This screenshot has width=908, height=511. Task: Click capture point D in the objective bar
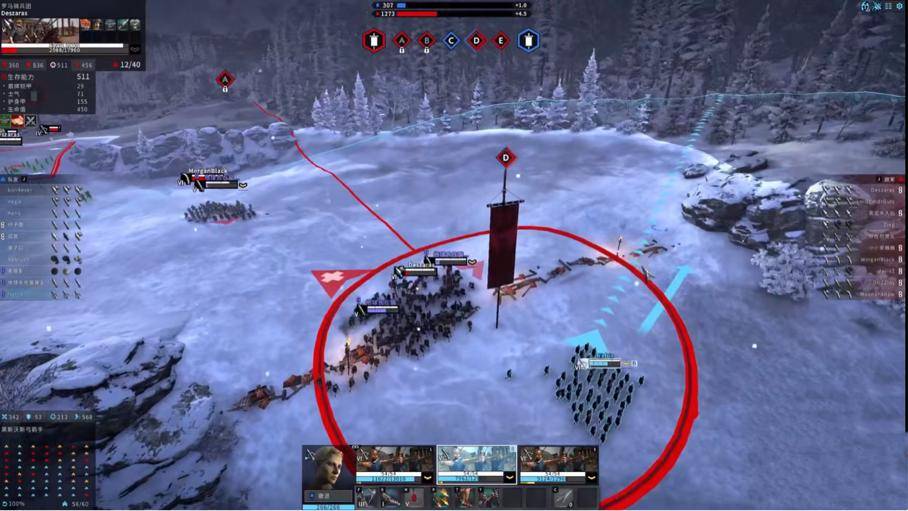point(476,41)
